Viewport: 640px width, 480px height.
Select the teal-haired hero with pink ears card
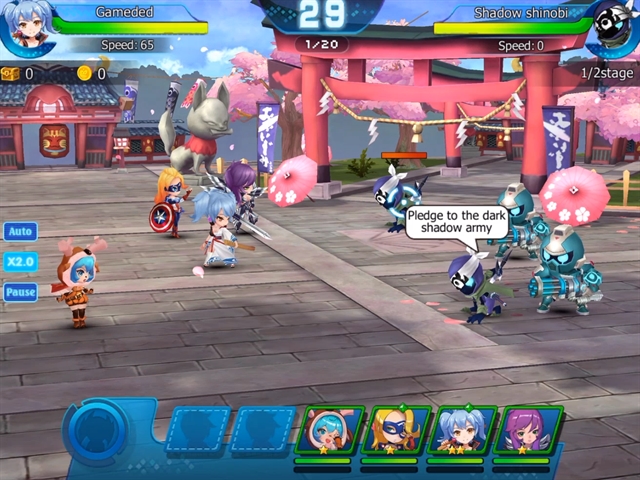(x=329, y=432)
